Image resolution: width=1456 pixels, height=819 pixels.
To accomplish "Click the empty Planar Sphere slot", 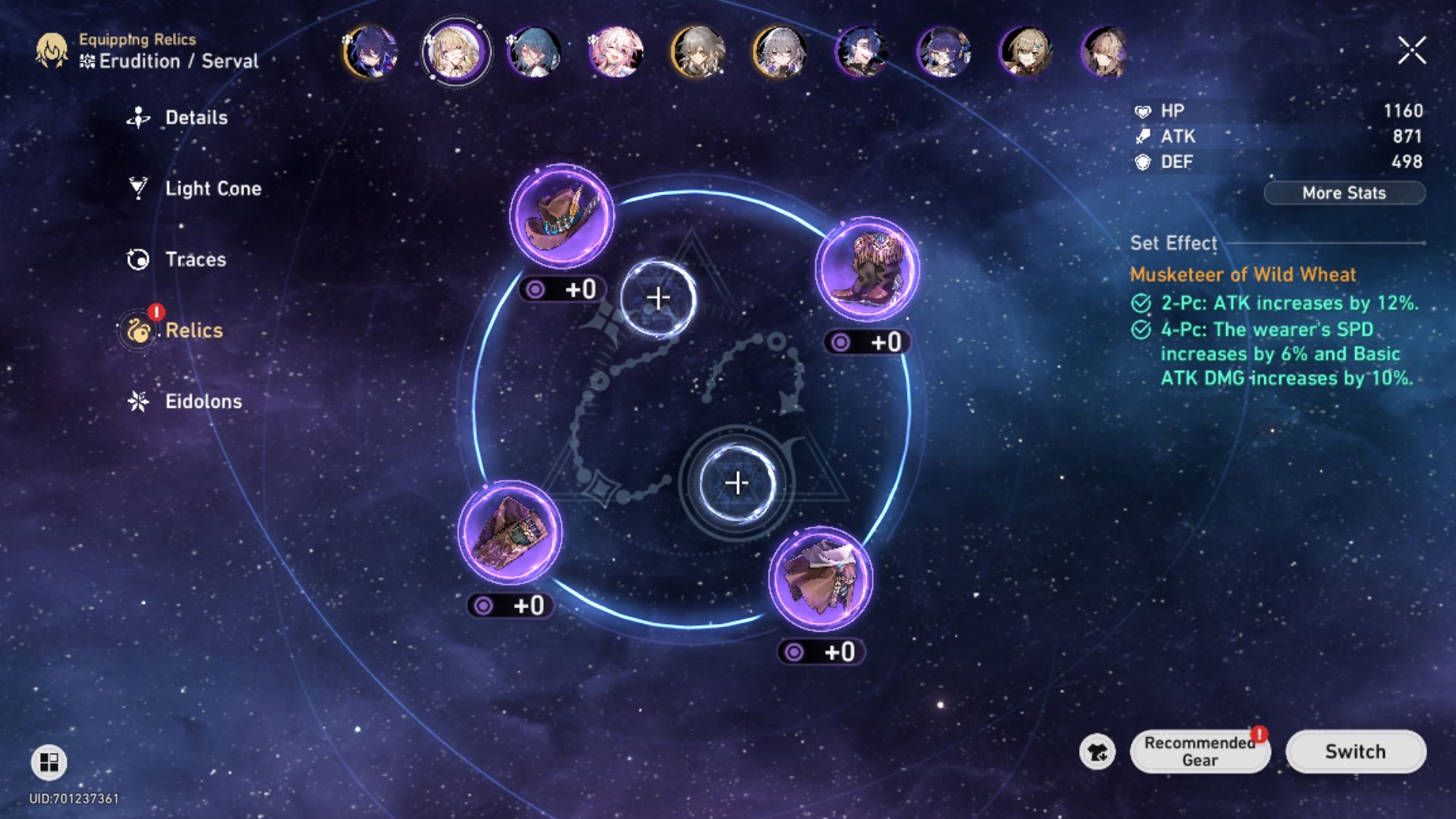I will click(x=658, y=297).
